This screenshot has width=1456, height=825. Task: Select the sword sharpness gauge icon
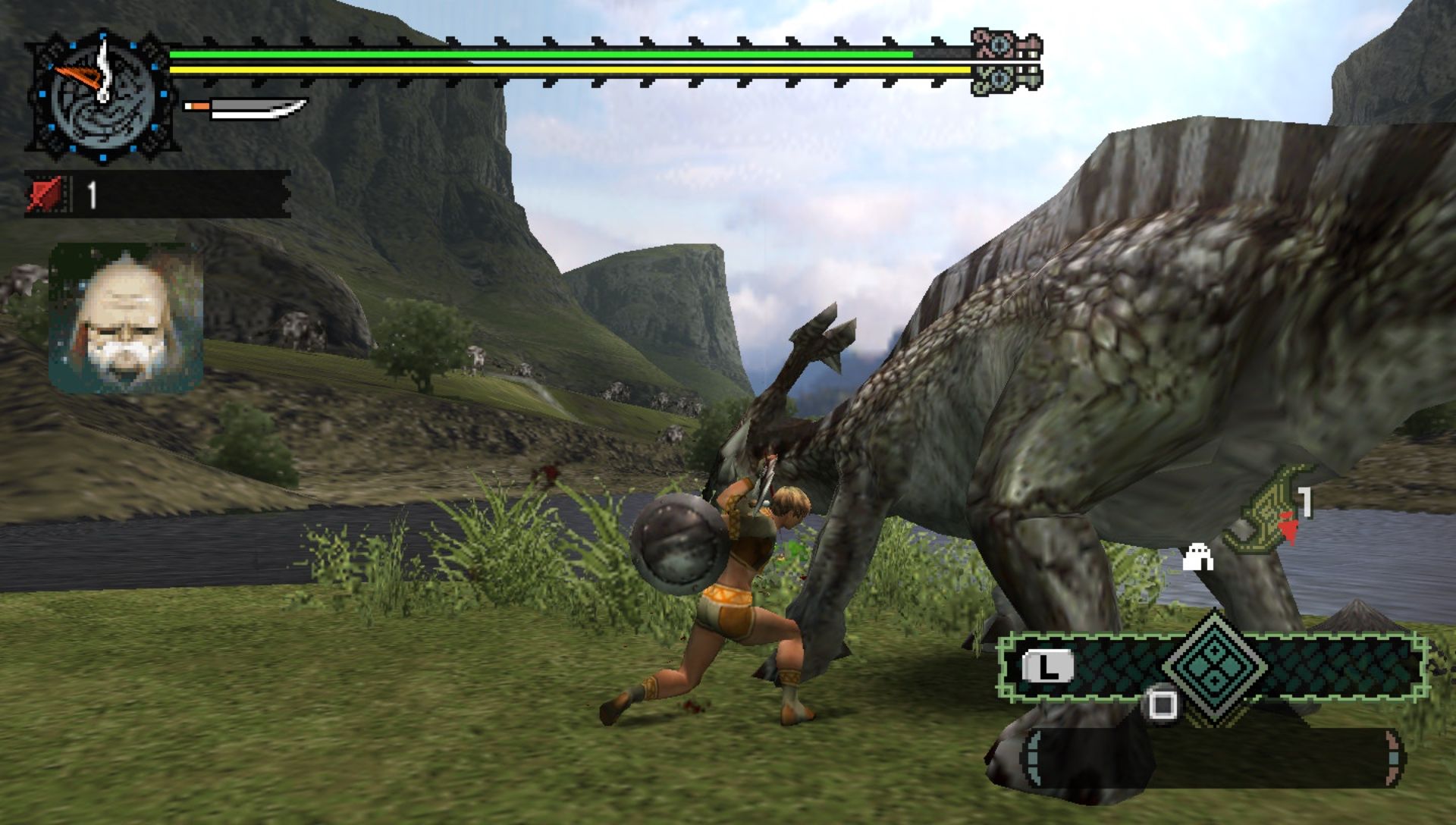click(x=245, y=109)
